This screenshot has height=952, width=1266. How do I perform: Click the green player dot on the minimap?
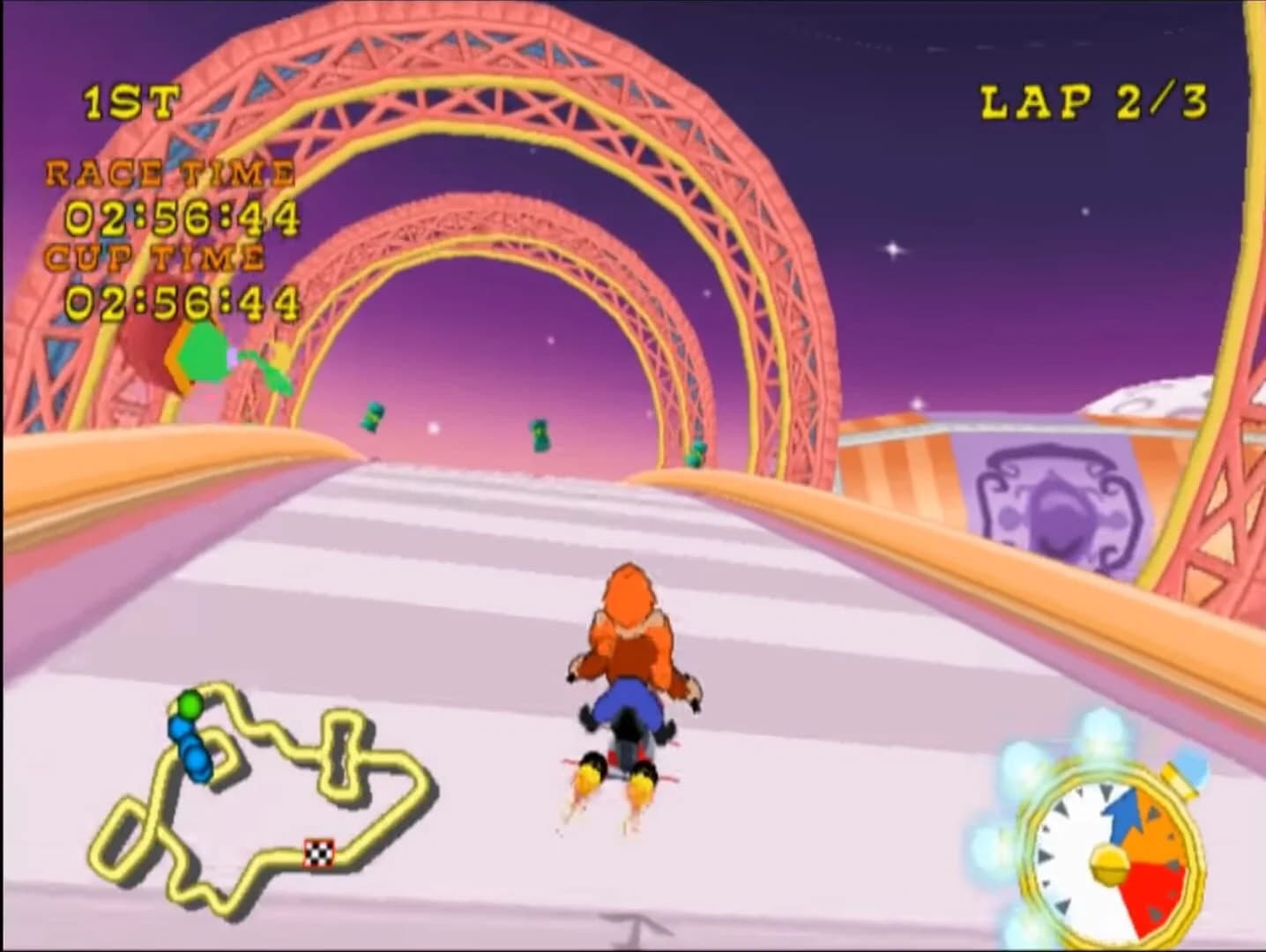(x=190, y=704)
